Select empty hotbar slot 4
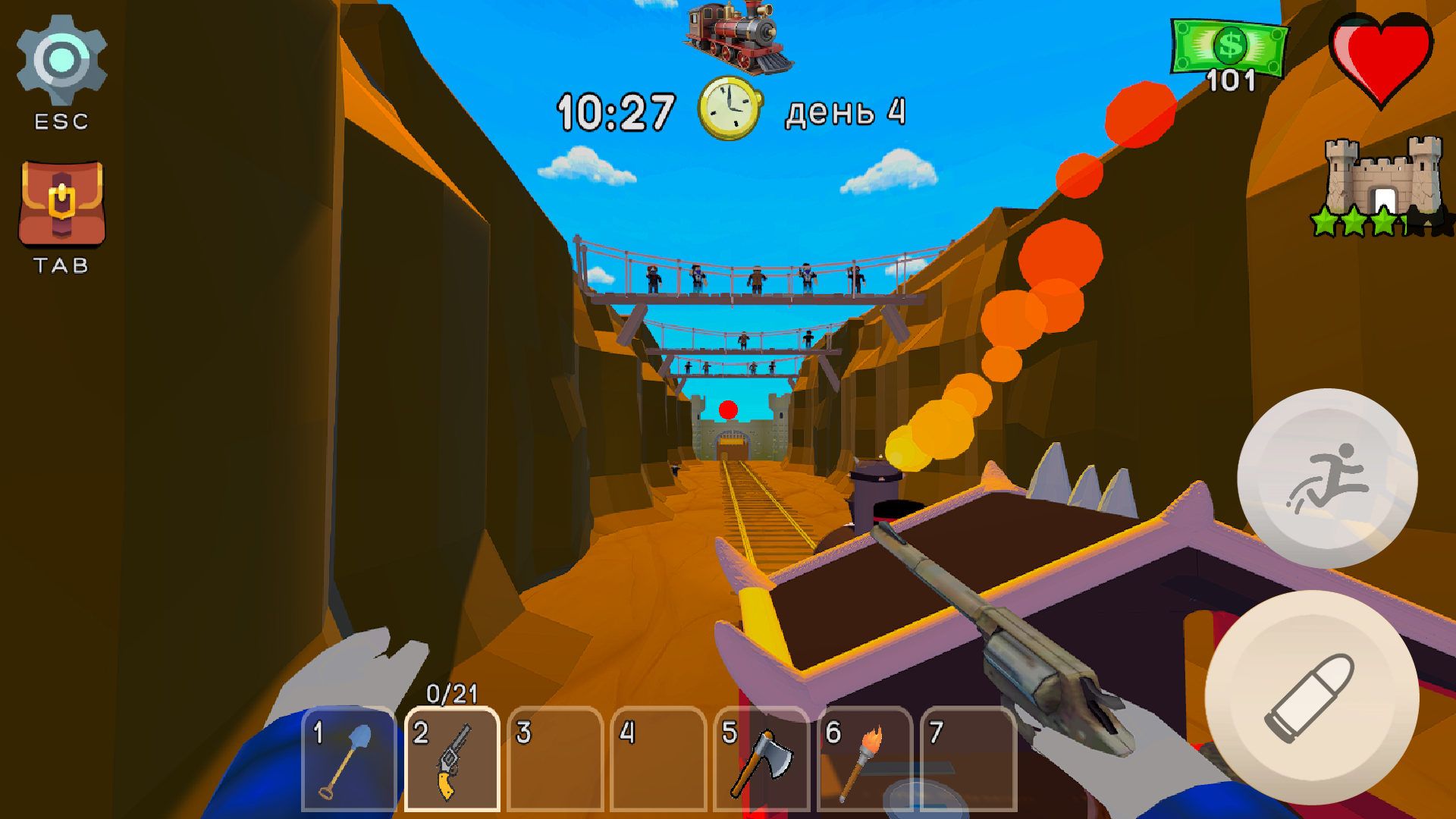This screenshot has height=819, width=1456. pyautogui.click(x=657, y=758)
